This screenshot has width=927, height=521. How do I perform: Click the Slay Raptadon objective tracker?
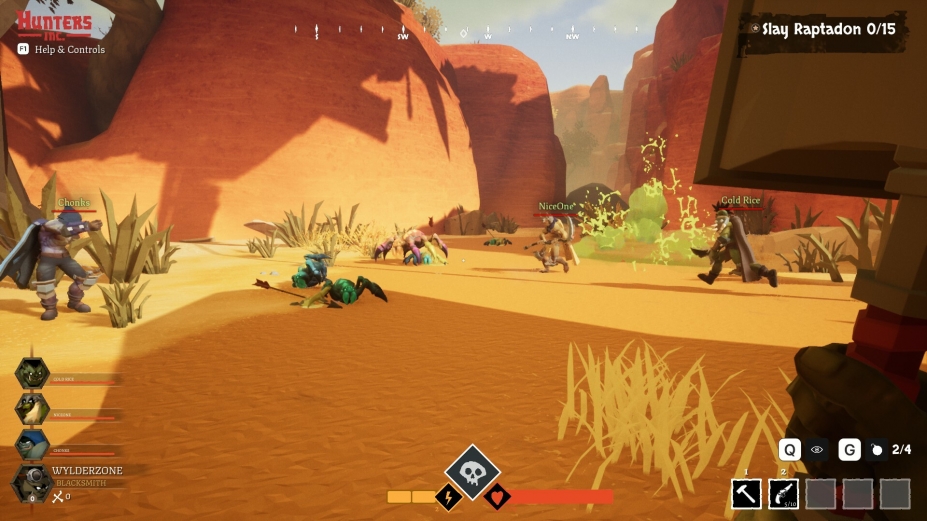click(827, 29)
